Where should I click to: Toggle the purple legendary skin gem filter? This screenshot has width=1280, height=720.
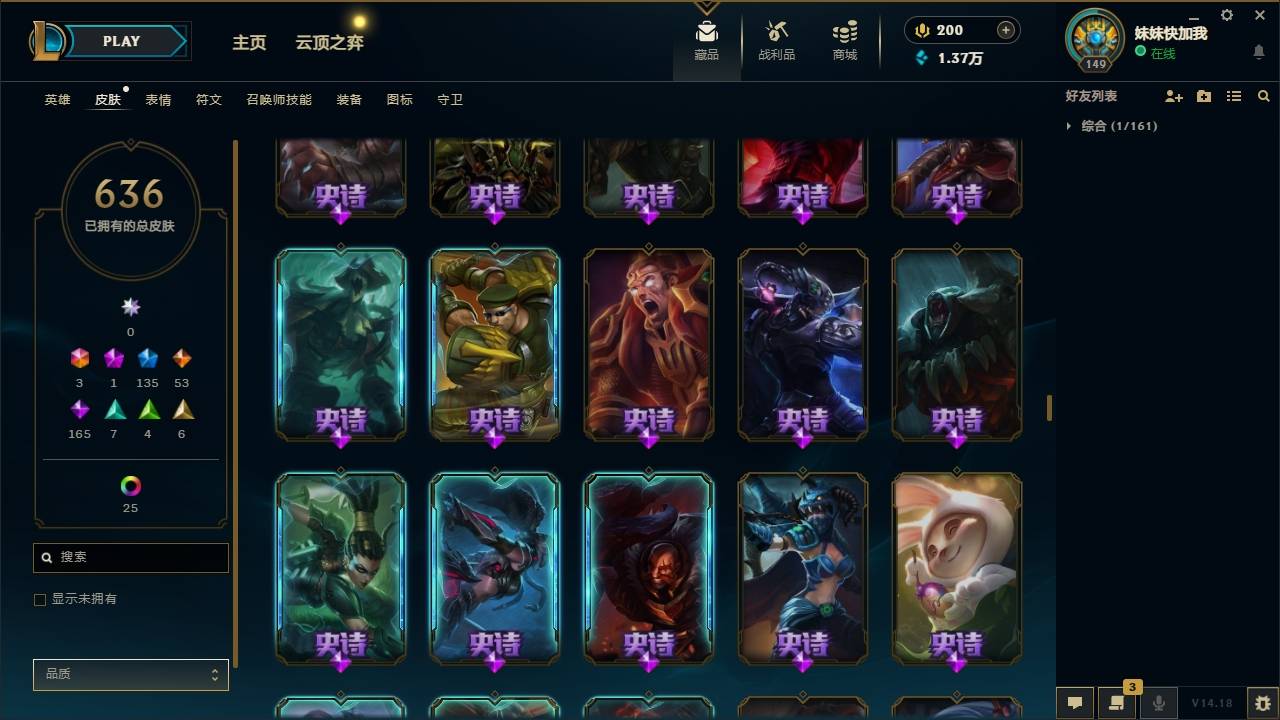coord(80,409)
